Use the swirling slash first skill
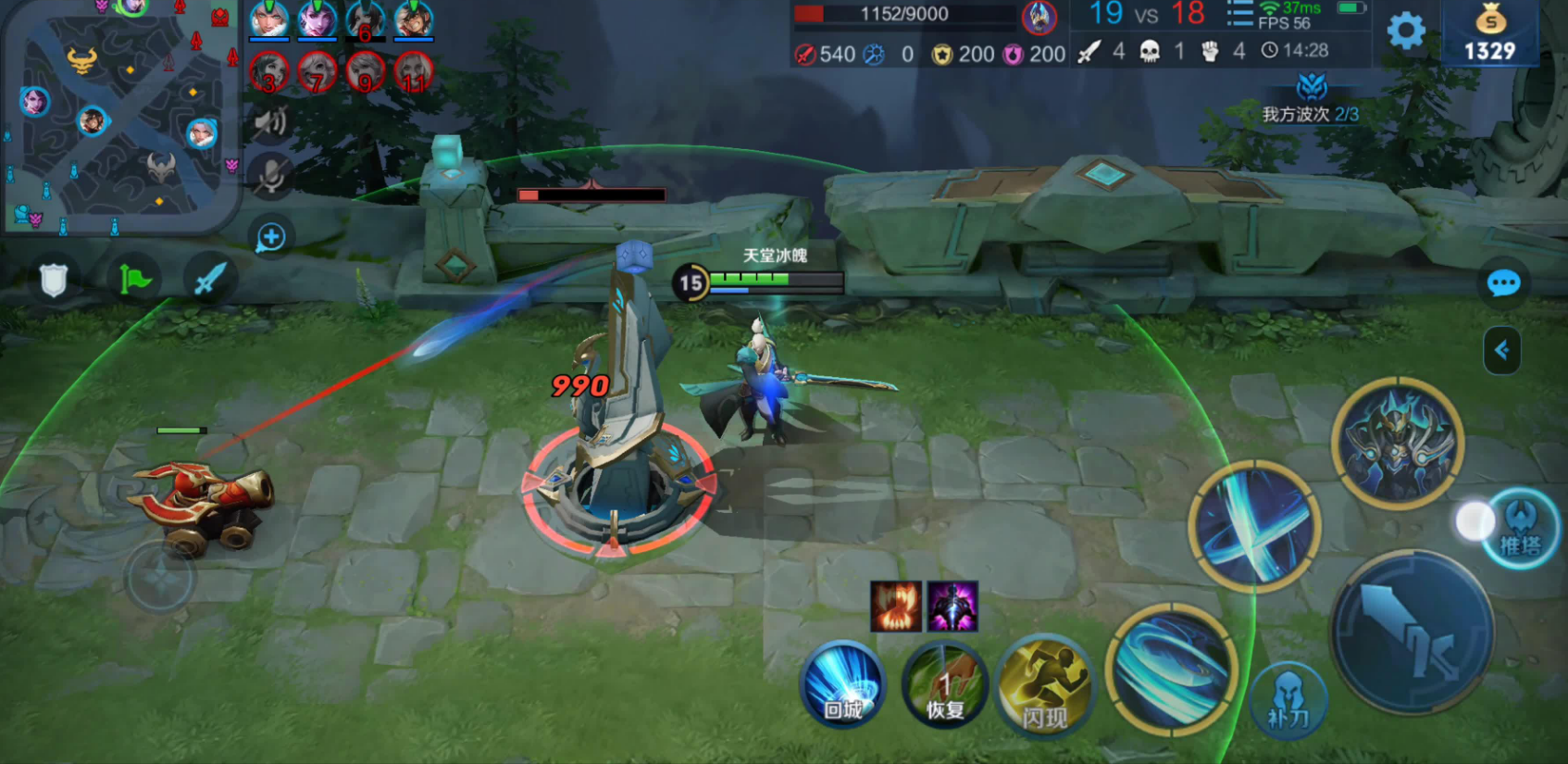Screen dimensions: 1568x764 pos(1172,669)
